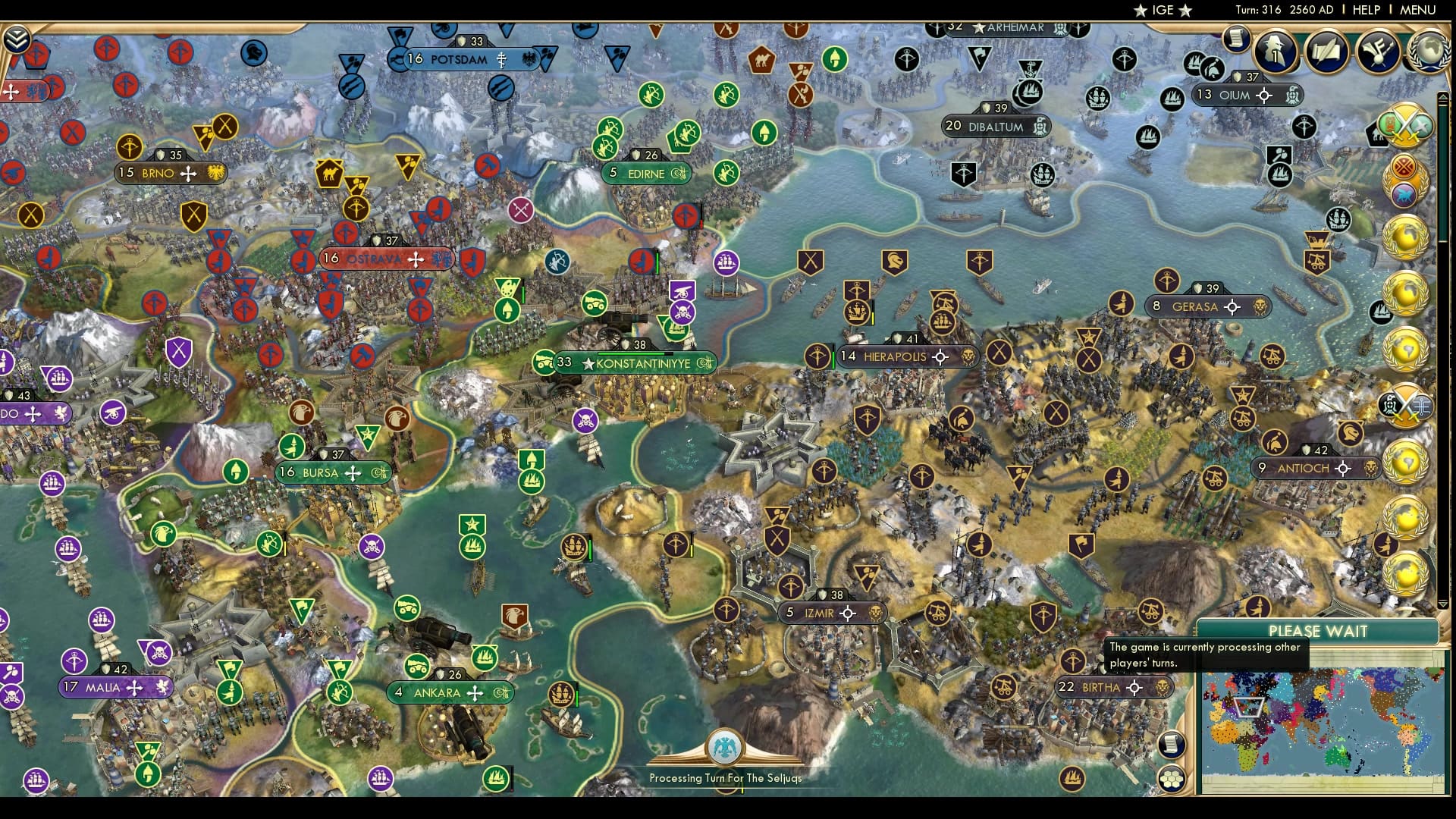Open the notification log scroll icon
Image resolution: width=1456 pixels, height=819 pixels.
[1236, 41]
